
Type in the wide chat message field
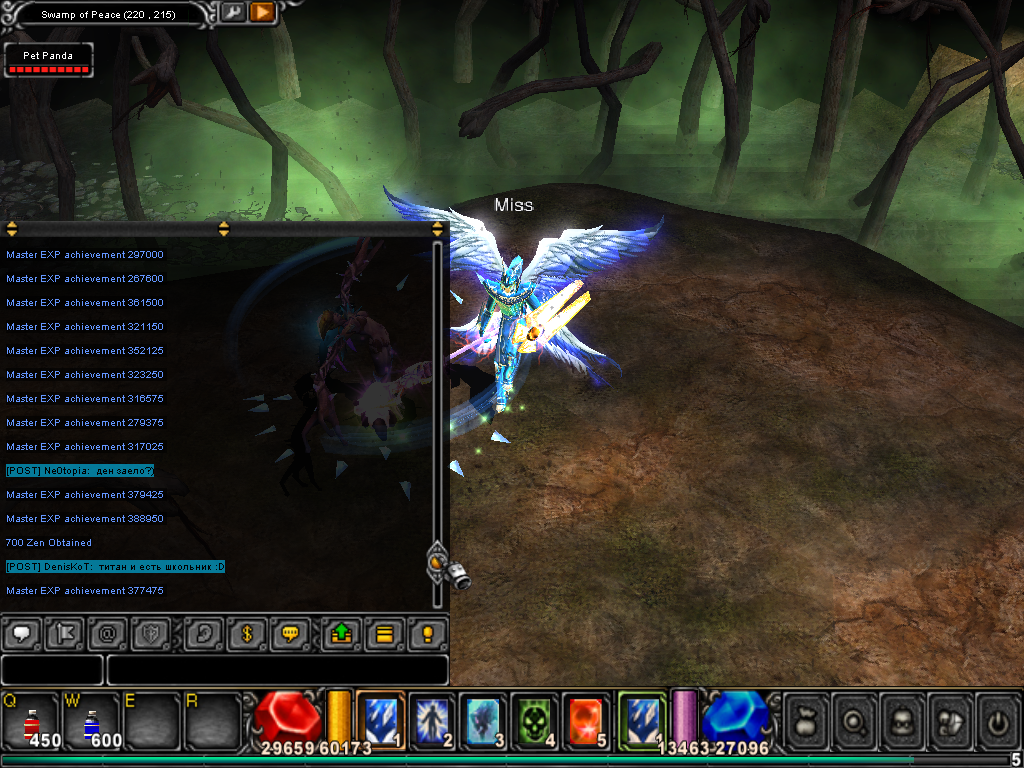pos(277,670)
